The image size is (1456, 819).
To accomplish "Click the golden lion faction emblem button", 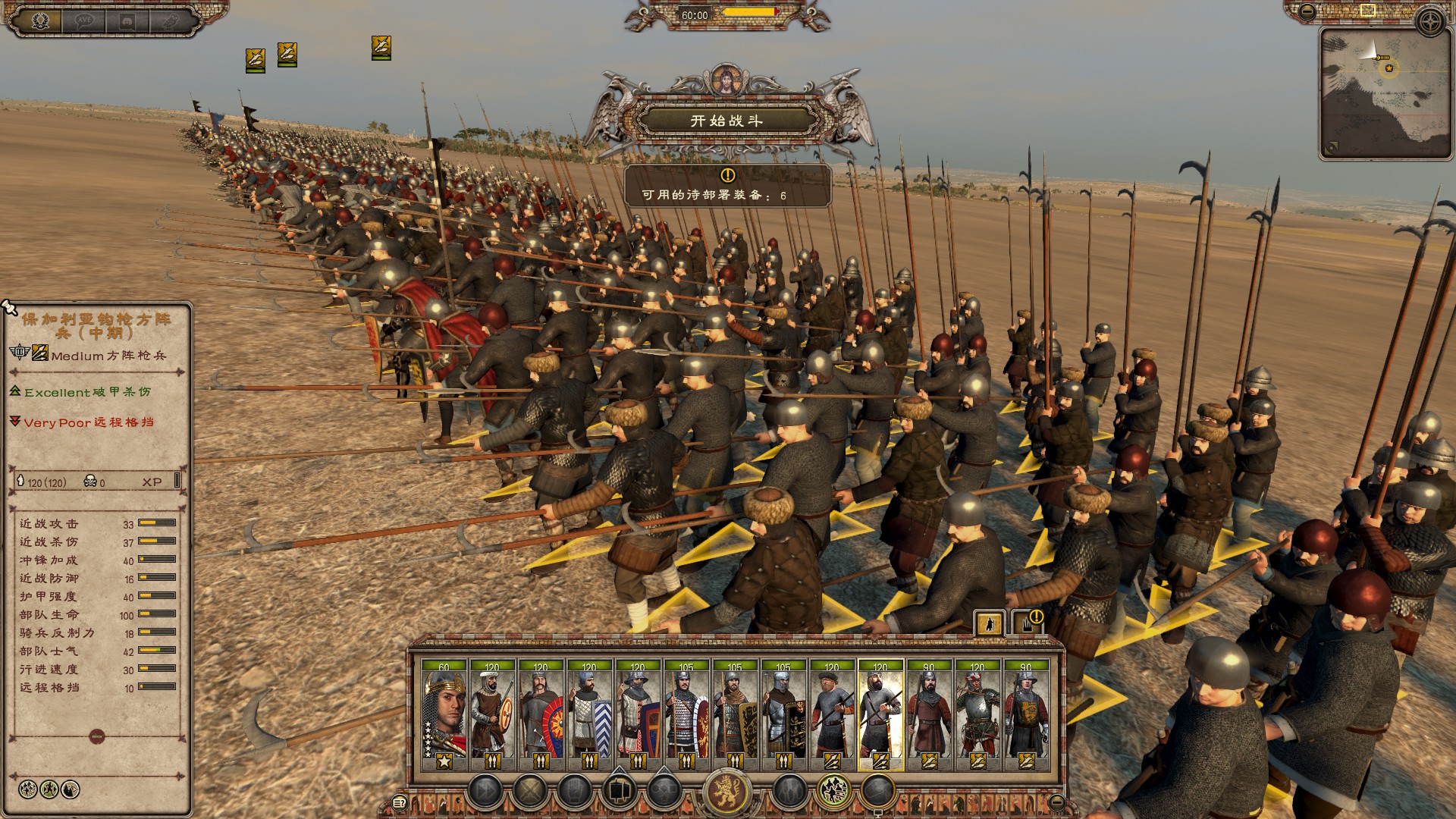I will [x=726, y=792].
